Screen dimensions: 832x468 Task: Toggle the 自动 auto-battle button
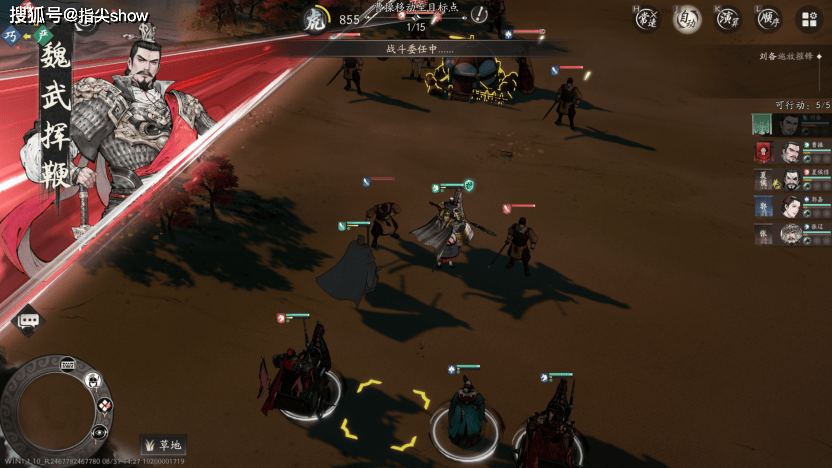tap(687, 19)
